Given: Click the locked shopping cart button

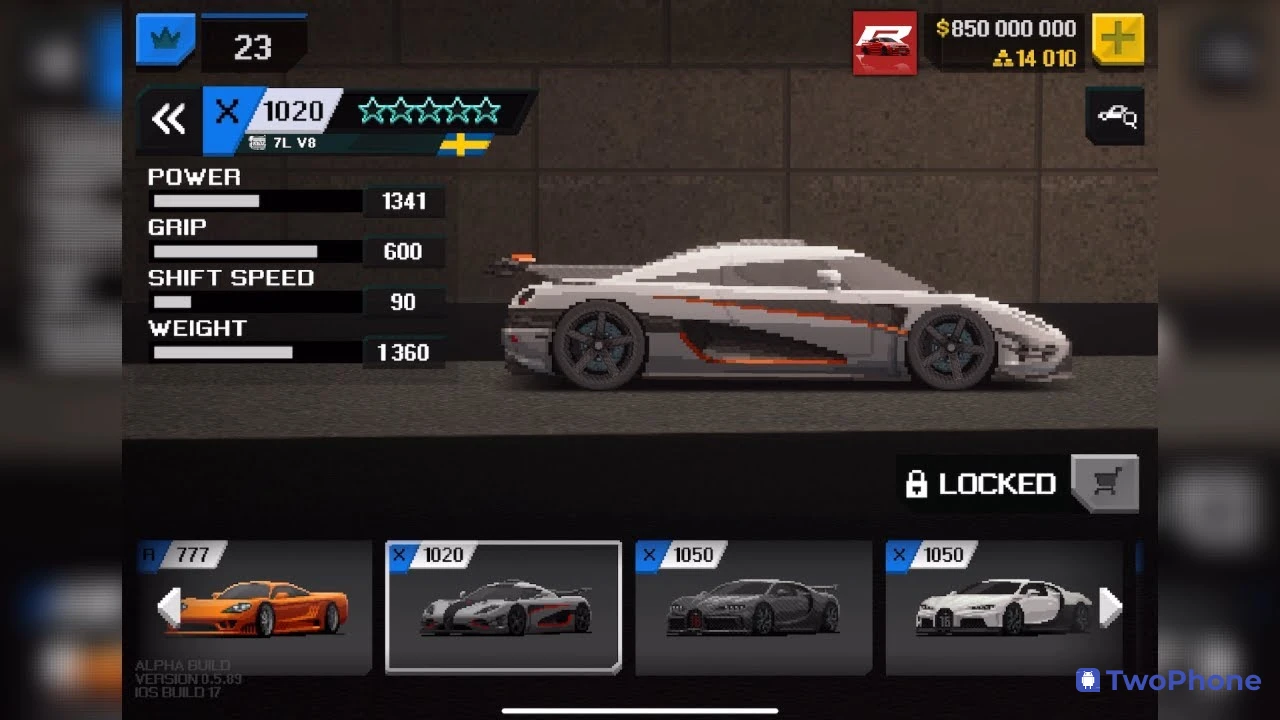Looking at the screenshot, I should 1104,484.
